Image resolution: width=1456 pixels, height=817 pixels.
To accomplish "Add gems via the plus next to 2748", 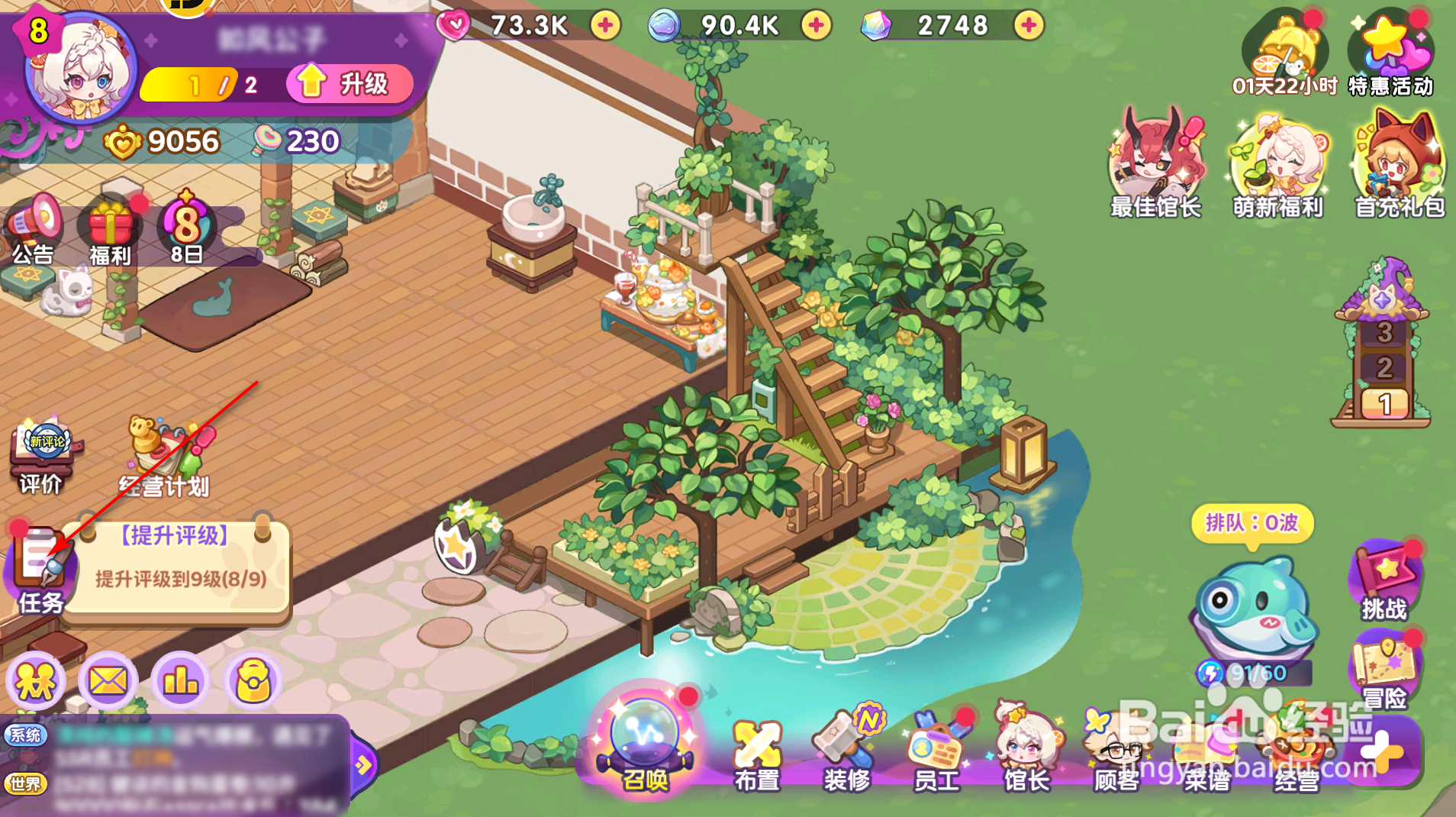I will (1029, 25).
